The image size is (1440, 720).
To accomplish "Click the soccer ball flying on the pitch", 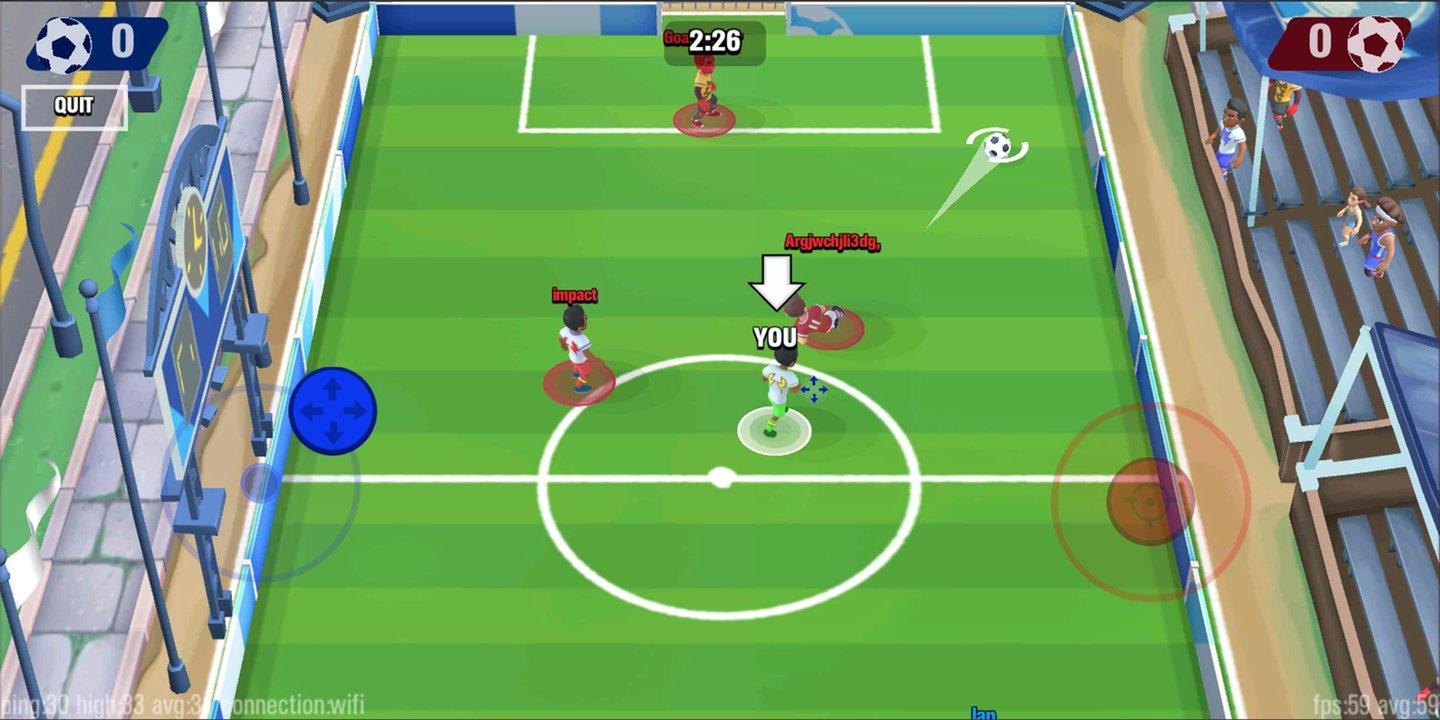I will pos(994,146).
